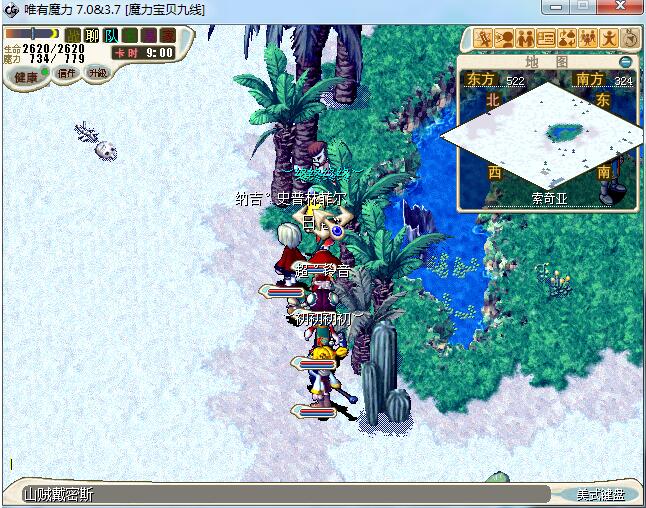The height and width of the screenshot is (508, 646).
Task: Toggle the 队 team switch
Action: [x=111, y=35]
